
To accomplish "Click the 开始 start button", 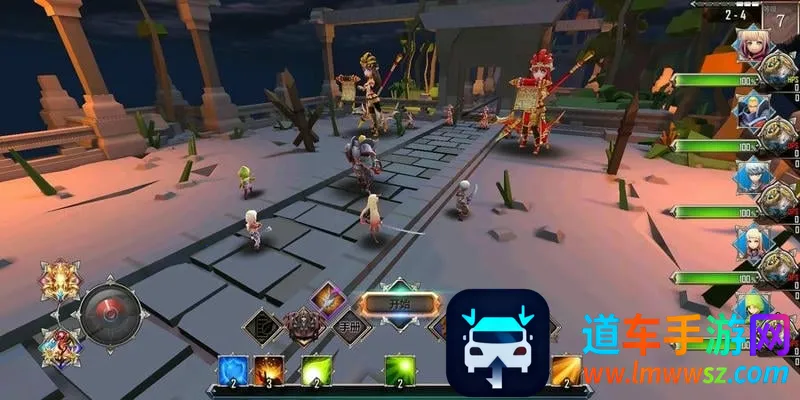I will (398, 304).
